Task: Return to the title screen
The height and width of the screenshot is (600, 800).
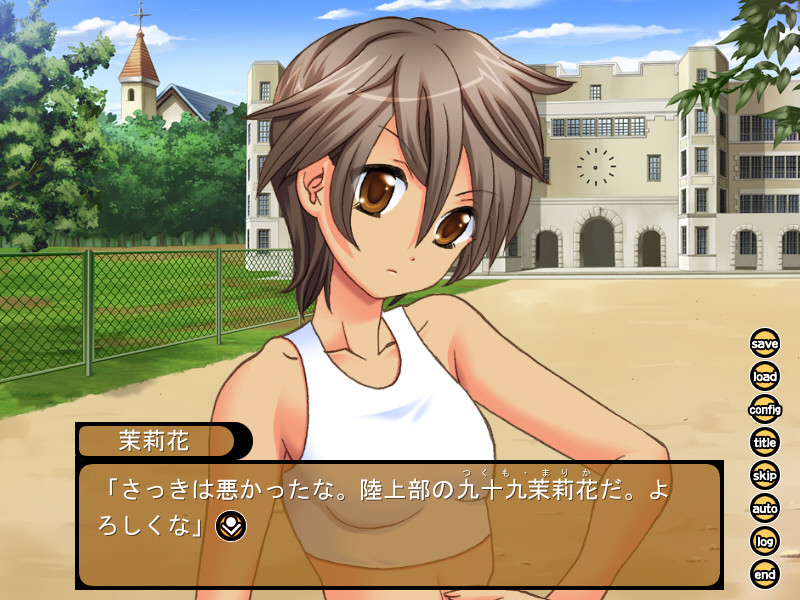Action: click(765, 442)
